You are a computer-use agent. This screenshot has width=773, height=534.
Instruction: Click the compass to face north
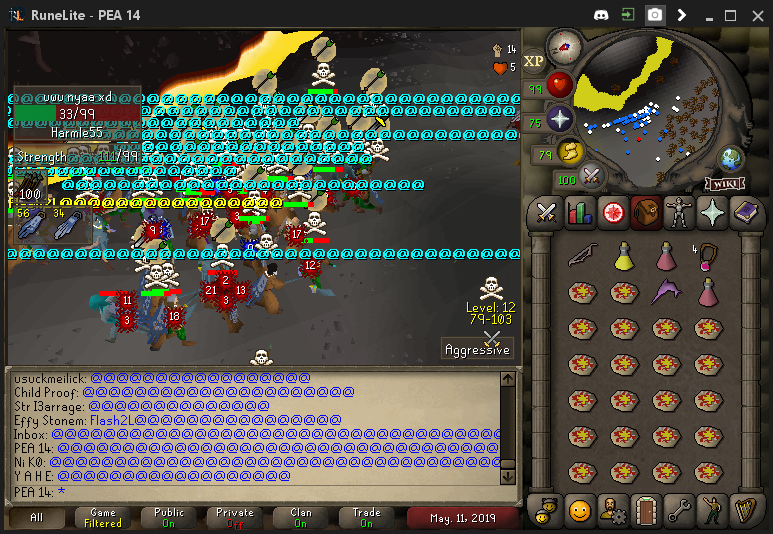(566, 46)
